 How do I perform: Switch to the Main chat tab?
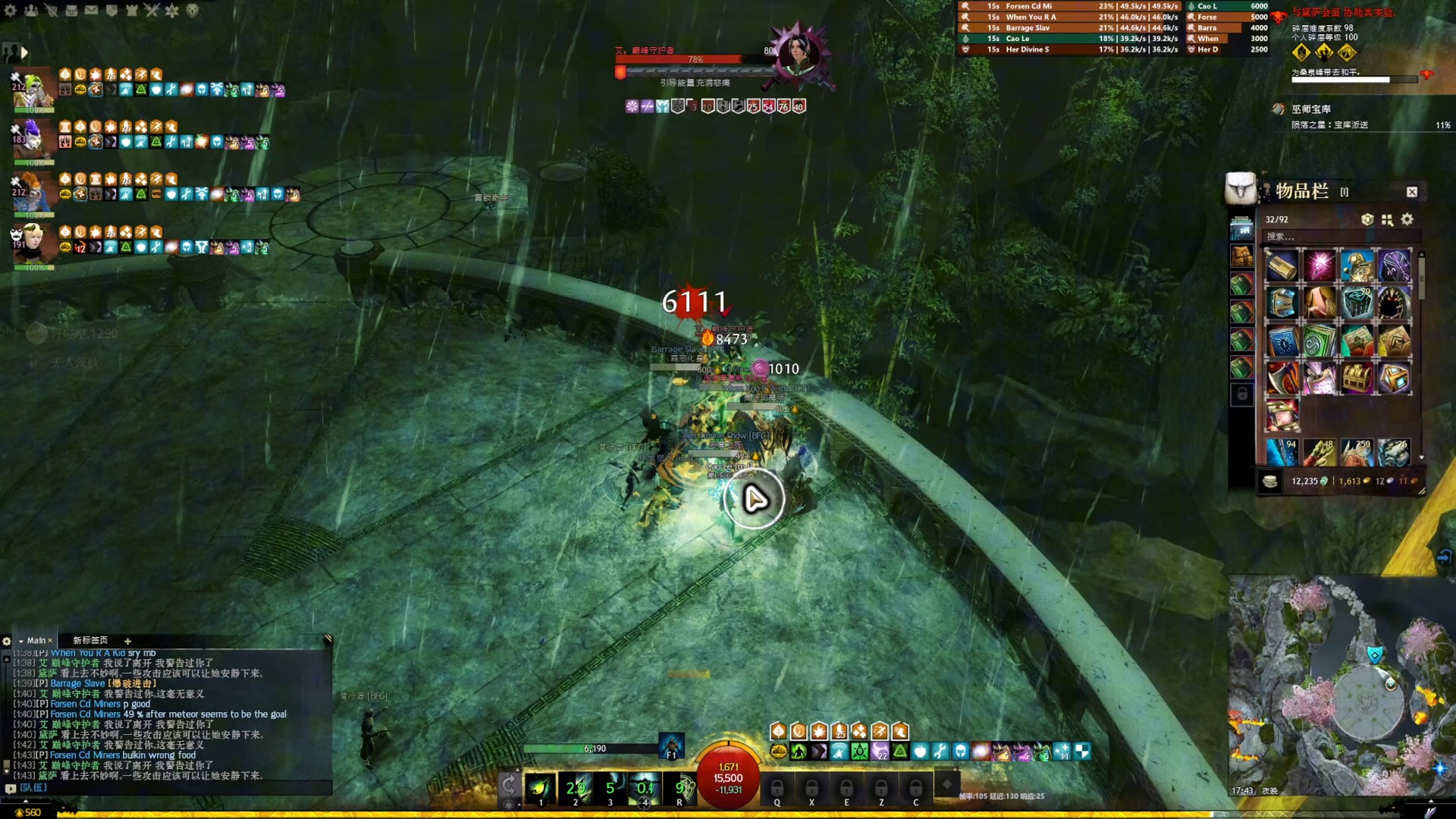pyautogui.click(x=36, y=641)
